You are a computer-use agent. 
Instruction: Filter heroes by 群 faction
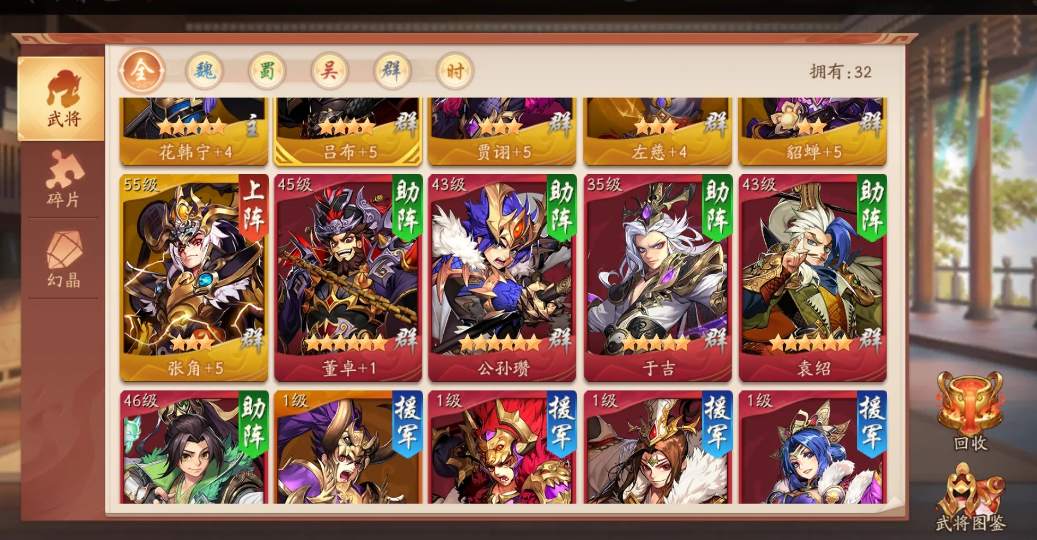point(392,71)
